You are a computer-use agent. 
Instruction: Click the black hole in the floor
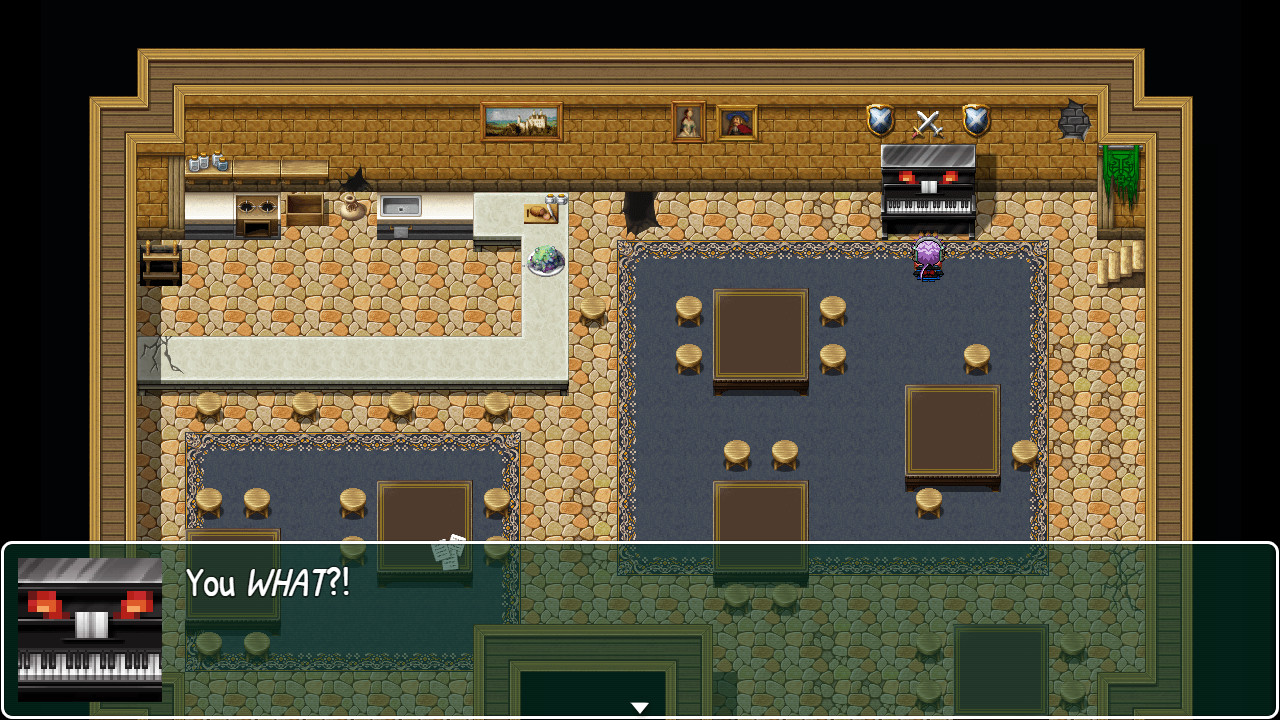[x=641, y=210]
